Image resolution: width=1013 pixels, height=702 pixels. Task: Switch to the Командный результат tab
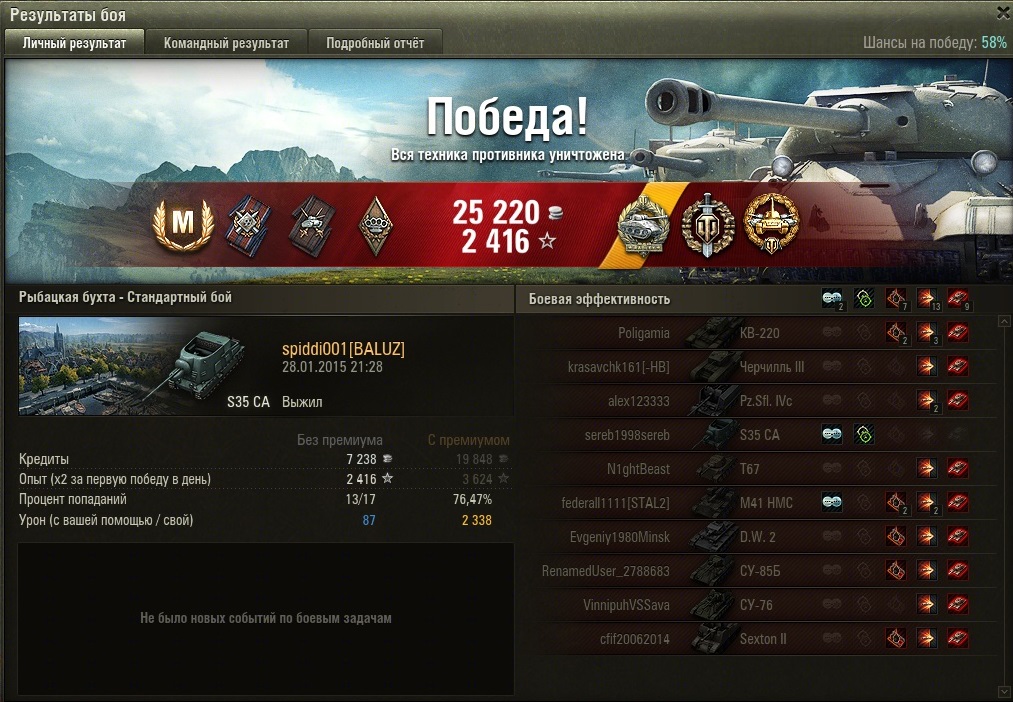point(226,43)
